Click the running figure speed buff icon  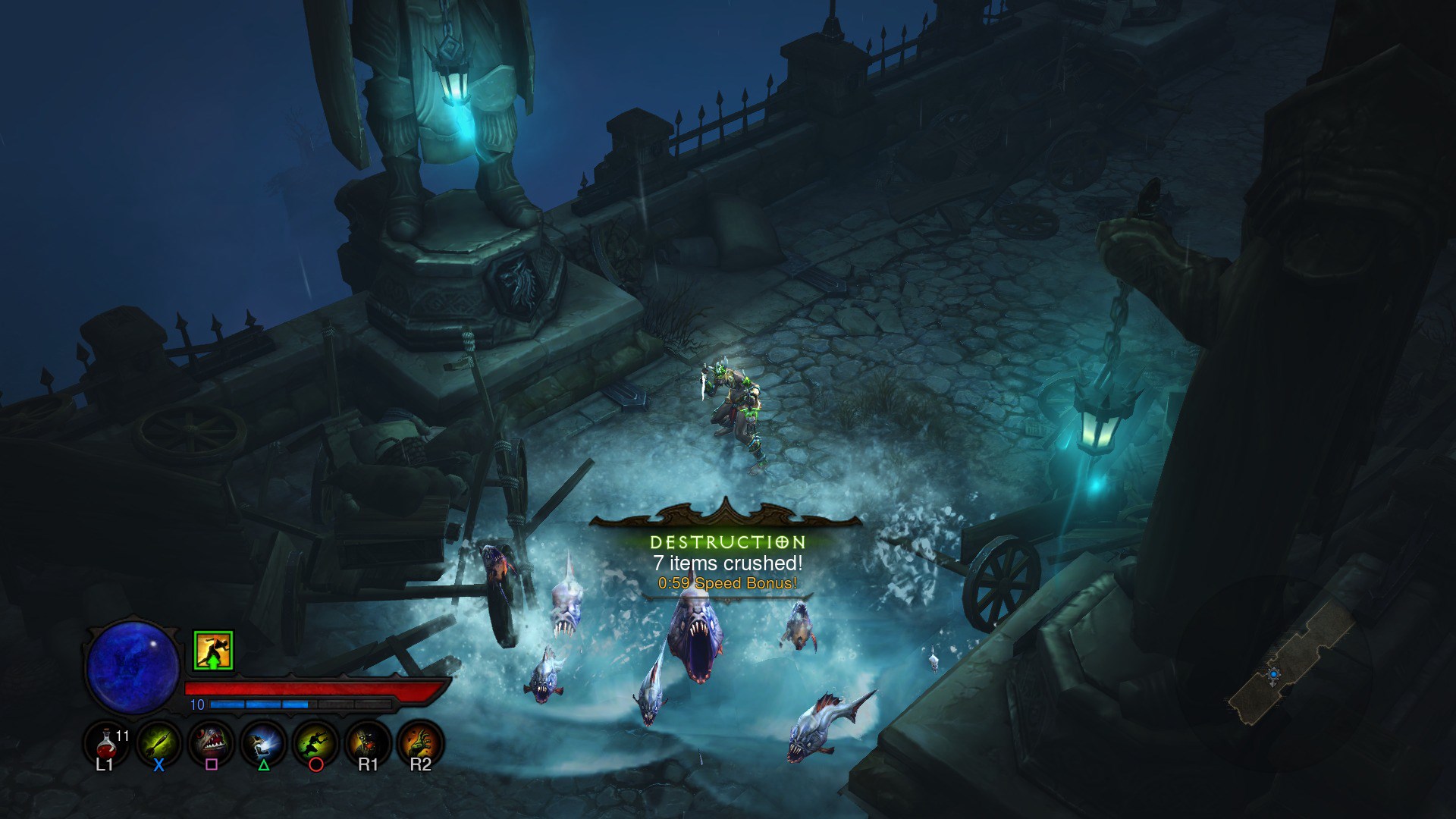[213, 651]
